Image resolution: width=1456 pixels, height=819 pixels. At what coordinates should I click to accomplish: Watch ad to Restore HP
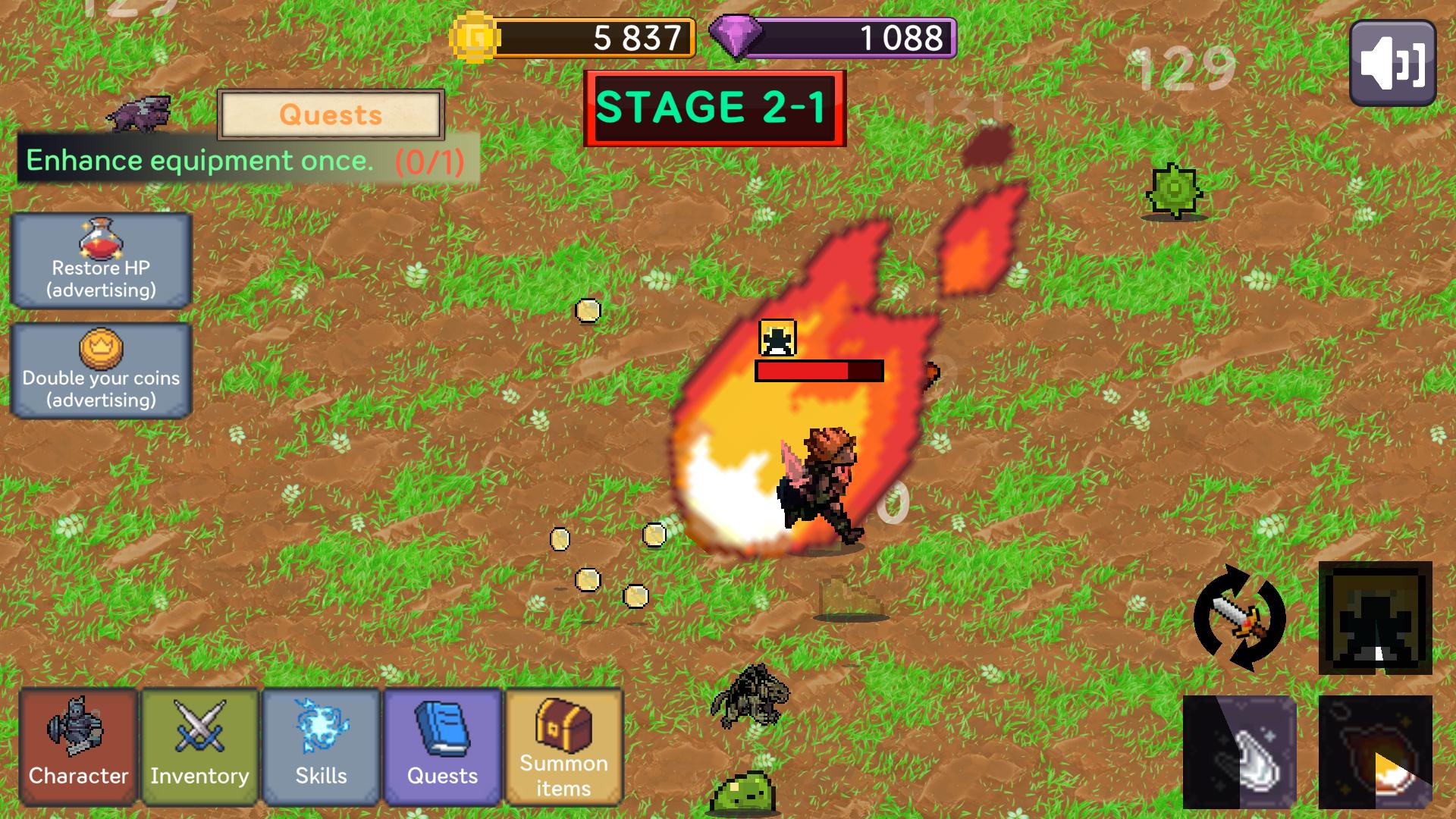point(101,262)
